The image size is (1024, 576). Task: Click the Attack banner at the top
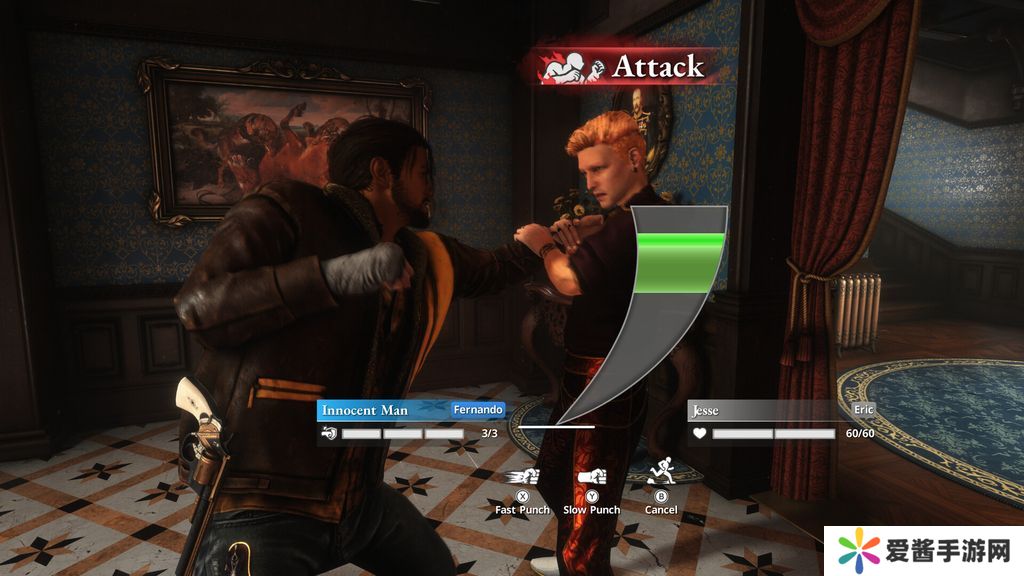pyautogui.click(x=624, y=67)
